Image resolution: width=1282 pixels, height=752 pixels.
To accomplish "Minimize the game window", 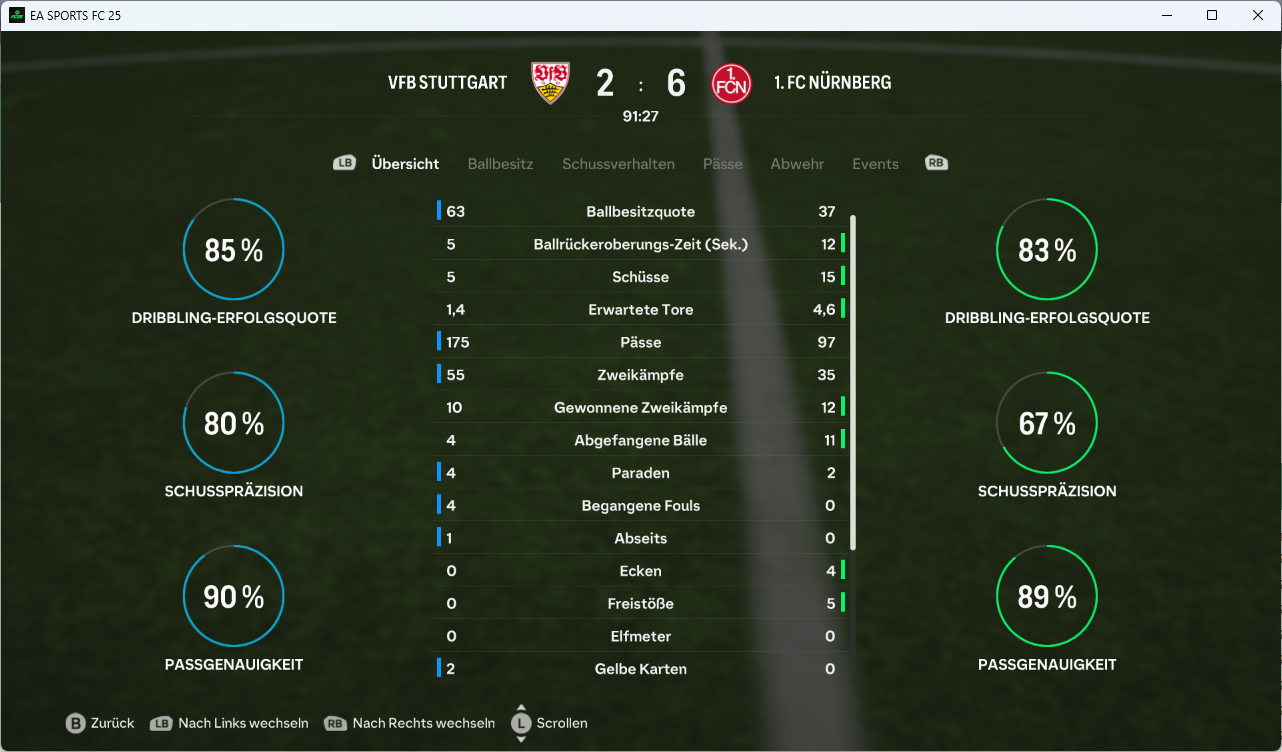I will [x=1166, y=15].
